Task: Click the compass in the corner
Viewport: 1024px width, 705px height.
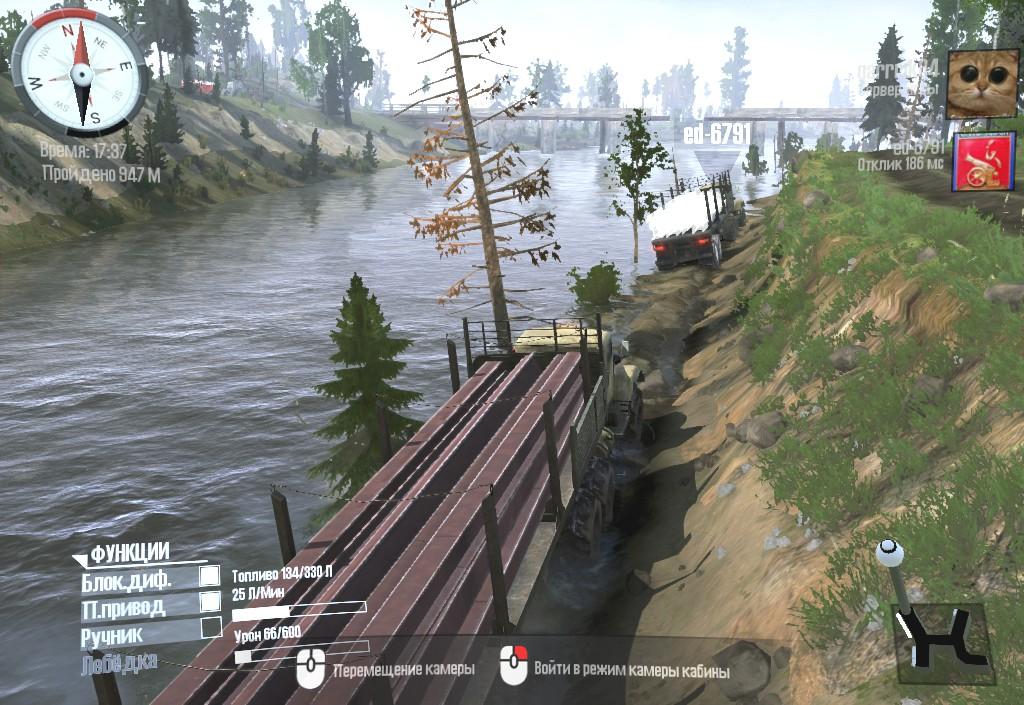Action: (77, 73)
